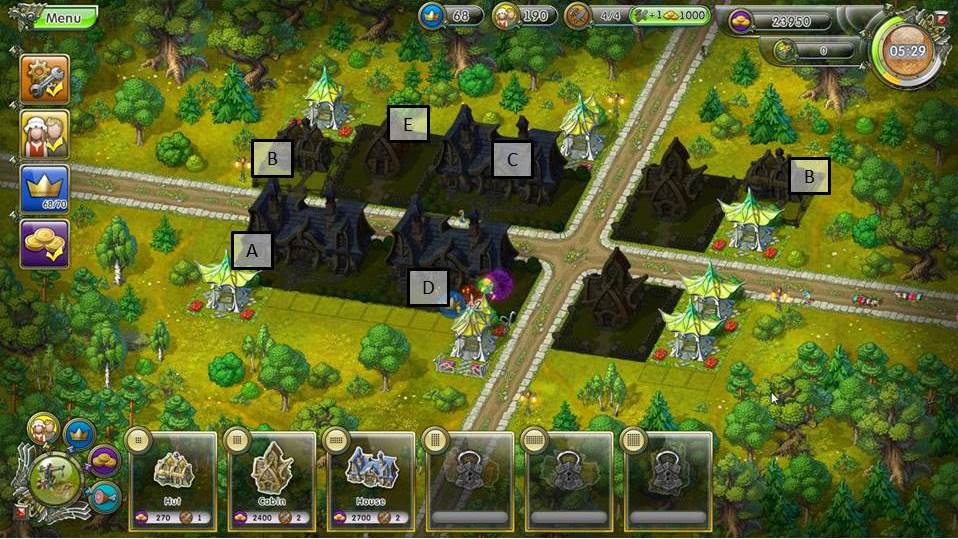The height and width of the screenshot is (539, 958).
Task: Open the villagers couple goal button
Action: 45,135
